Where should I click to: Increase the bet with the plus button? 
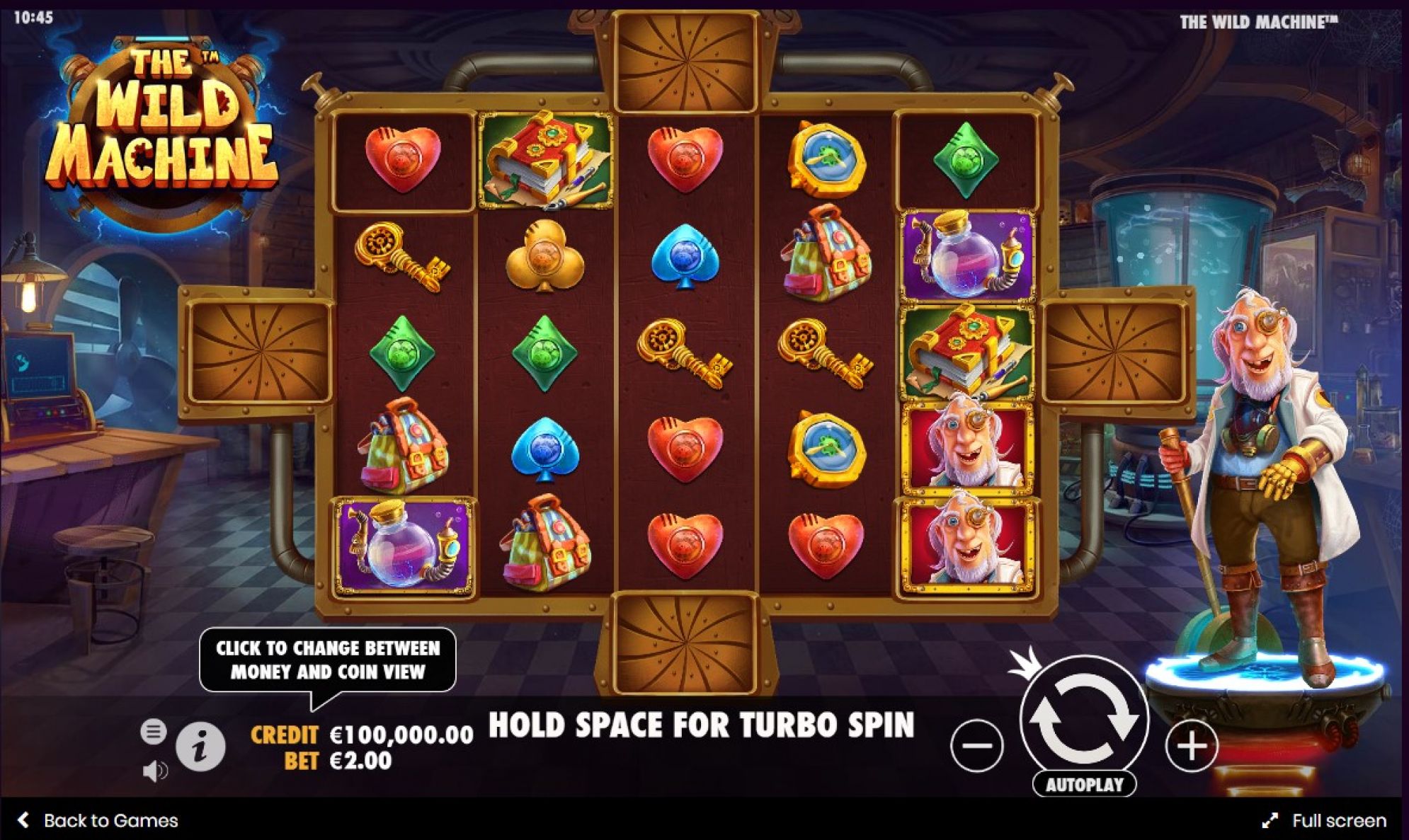[x=1192, y=745]
